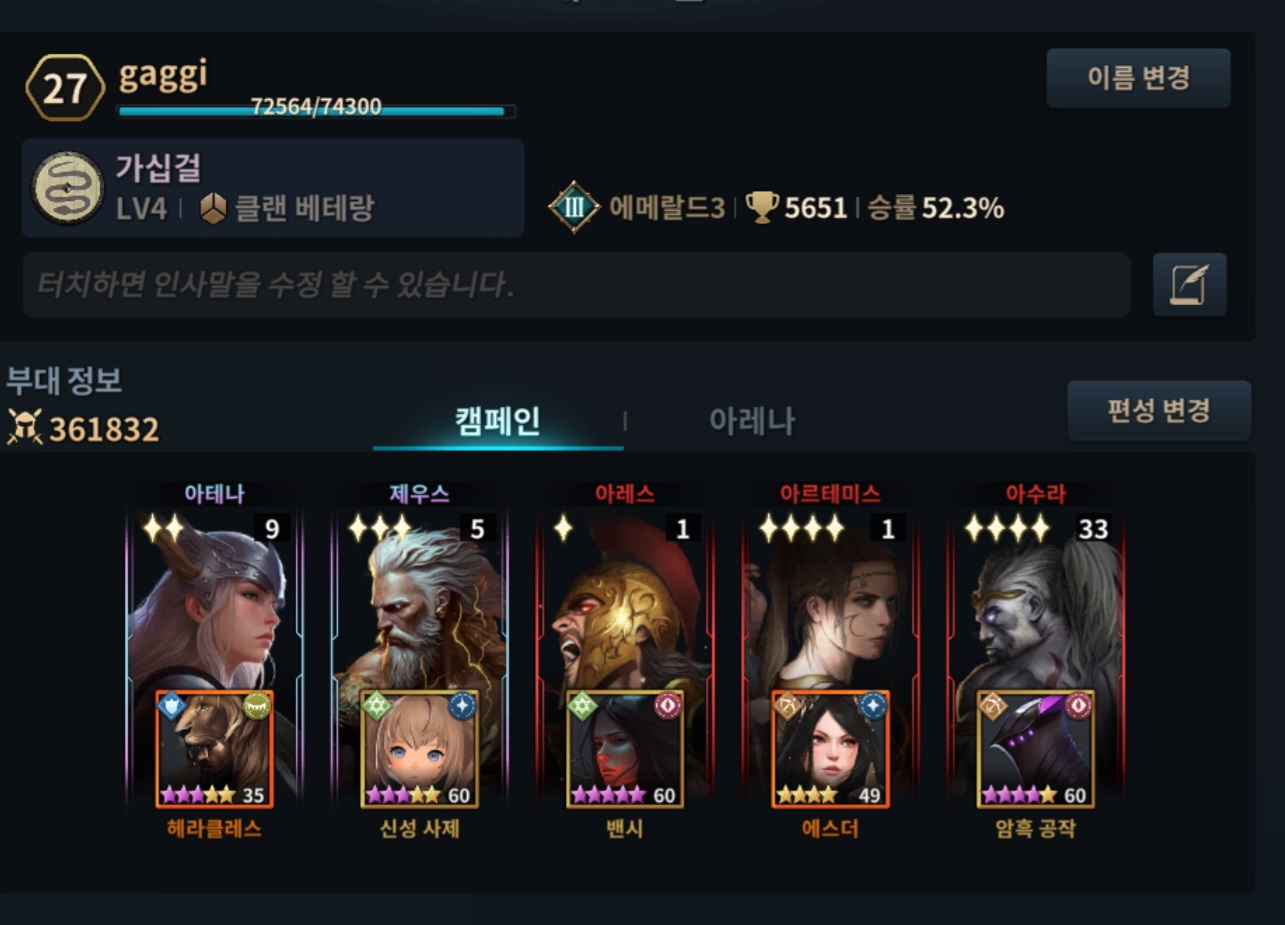Choose the 제우스 god card
This screenshot has height=925, width=1285.
[x=419, y=600]
